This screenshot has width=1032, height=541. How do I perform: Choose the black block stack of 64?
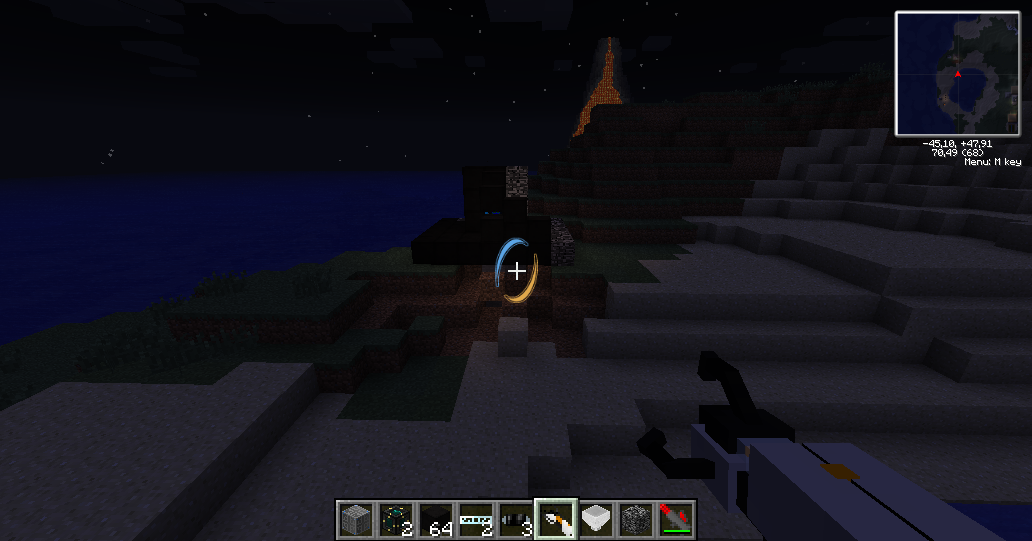pos(435,519)
